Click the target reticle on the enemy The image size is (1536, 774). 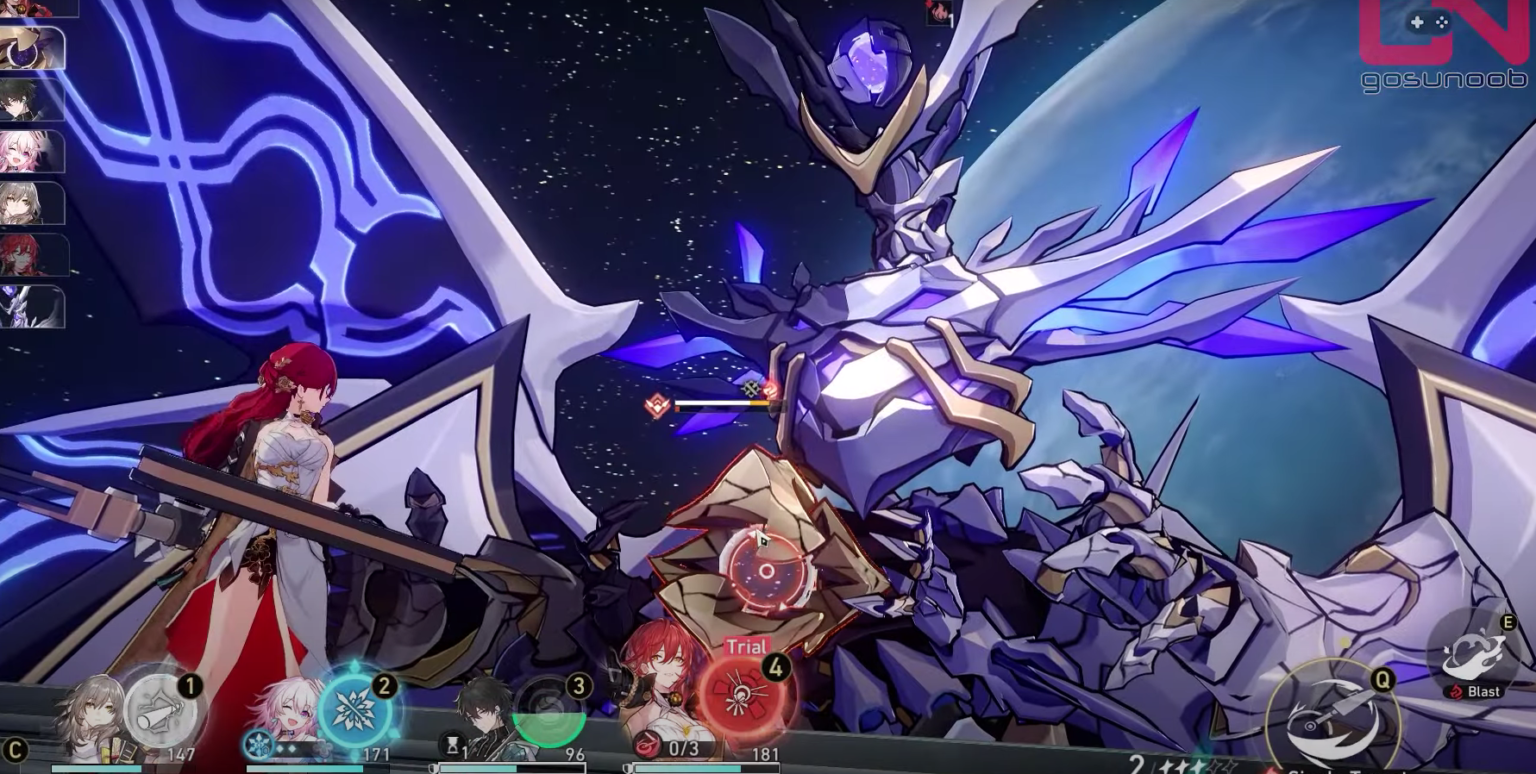tap(765, 570)
